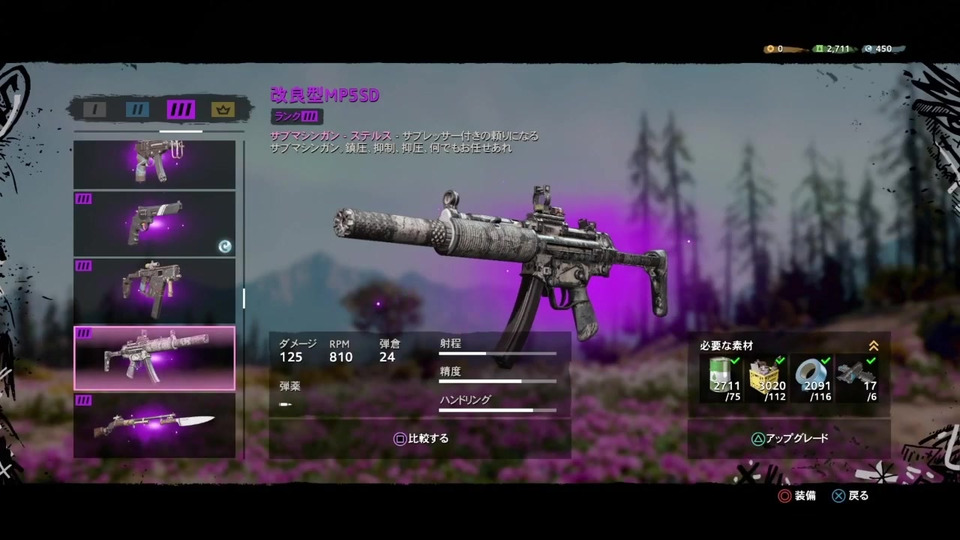Image resolution: width=960 pixels, height=540 pixels.
Task: Select the revolver in the weapon list
Action: coord(155,222)
